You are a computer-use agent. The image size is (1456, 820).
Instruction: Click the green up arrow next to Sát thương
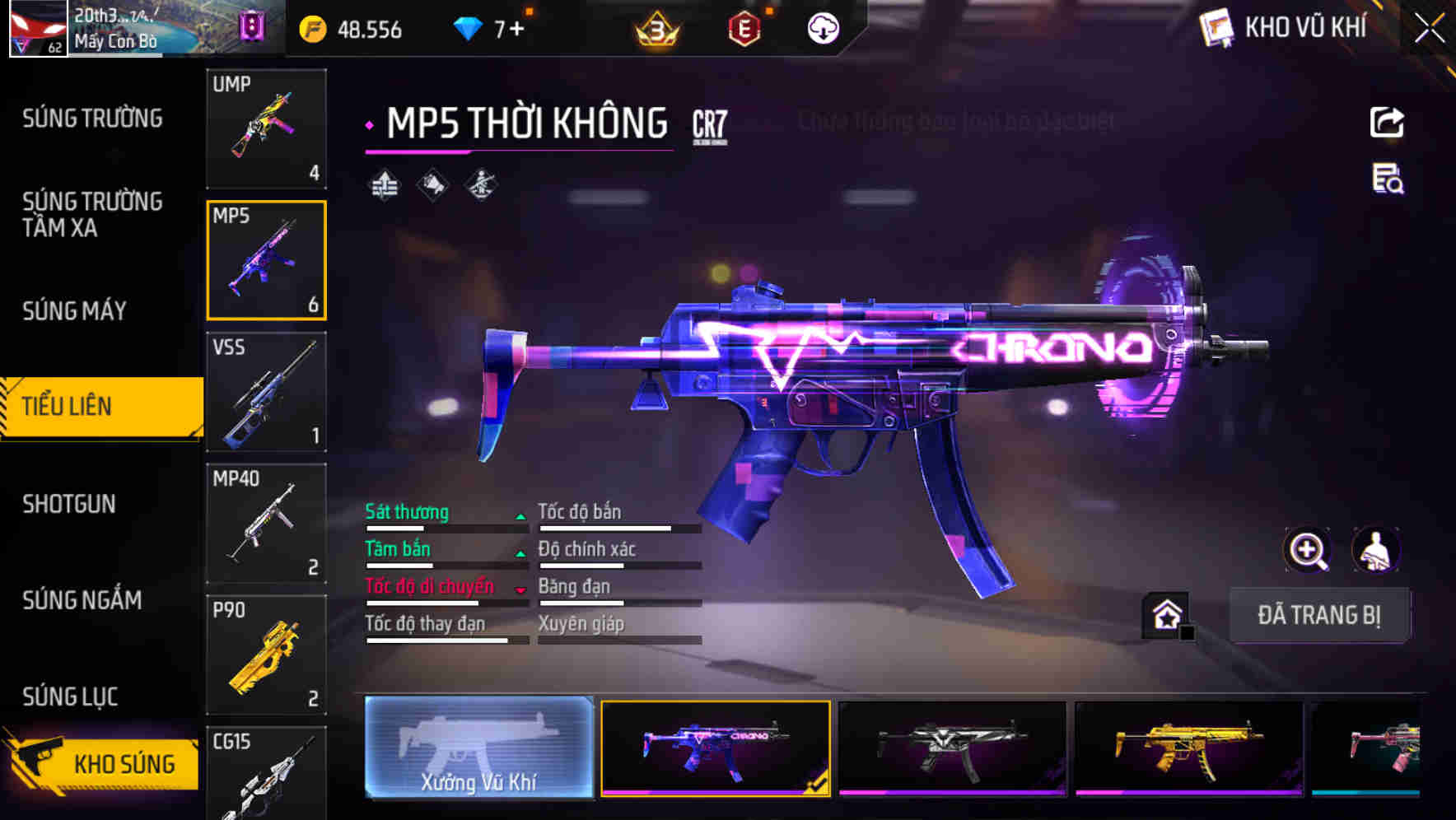point(520,517)
